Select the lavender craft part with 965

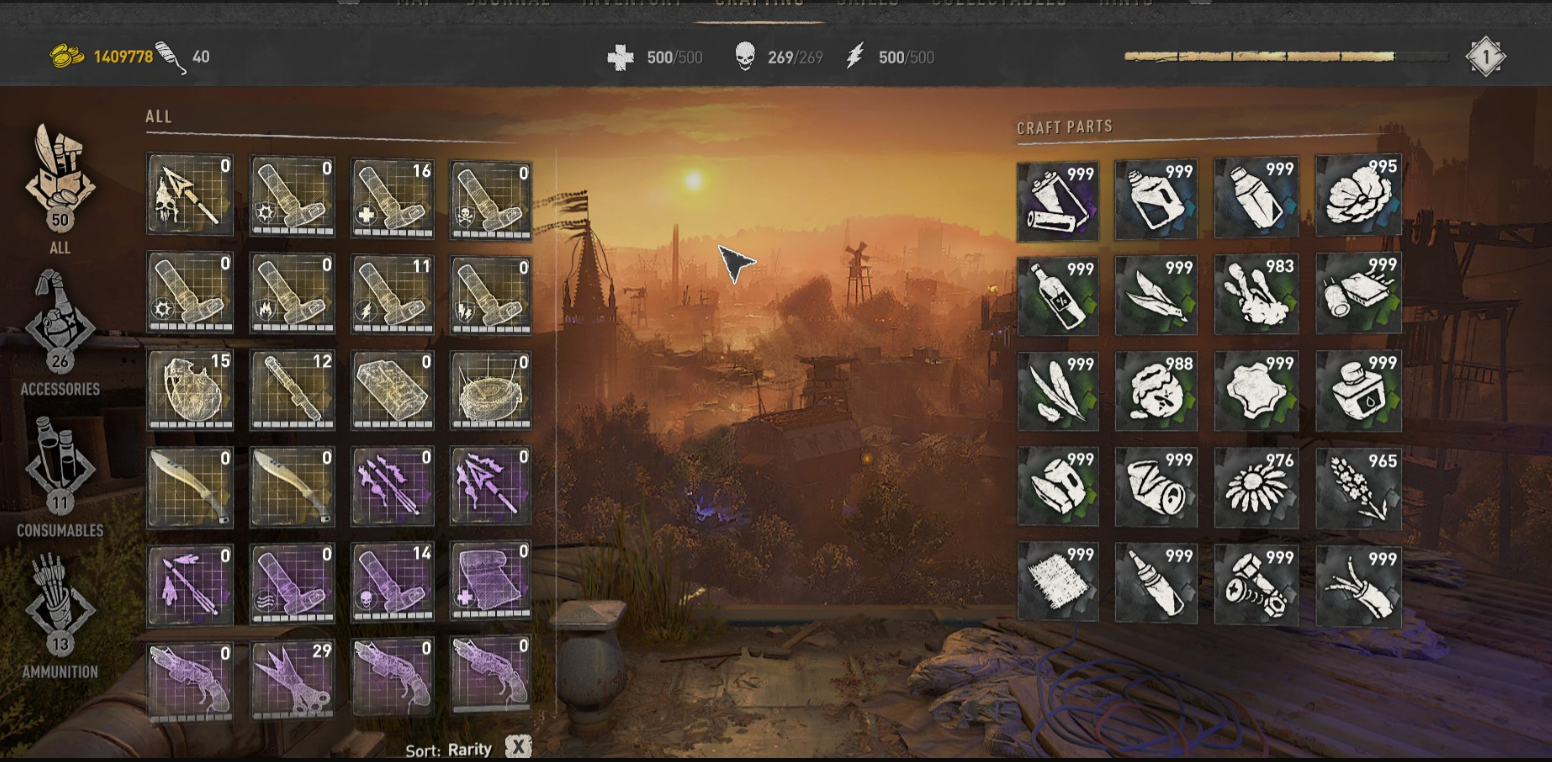[x=1358, y=488]
